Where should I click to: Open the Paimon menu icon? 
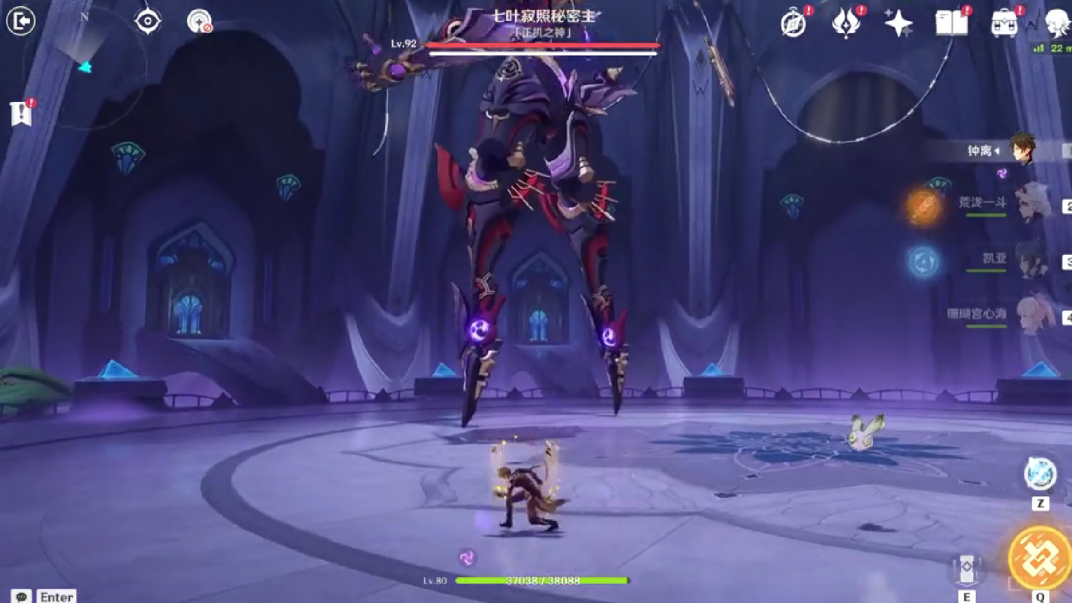click(x=1056, y=23)
